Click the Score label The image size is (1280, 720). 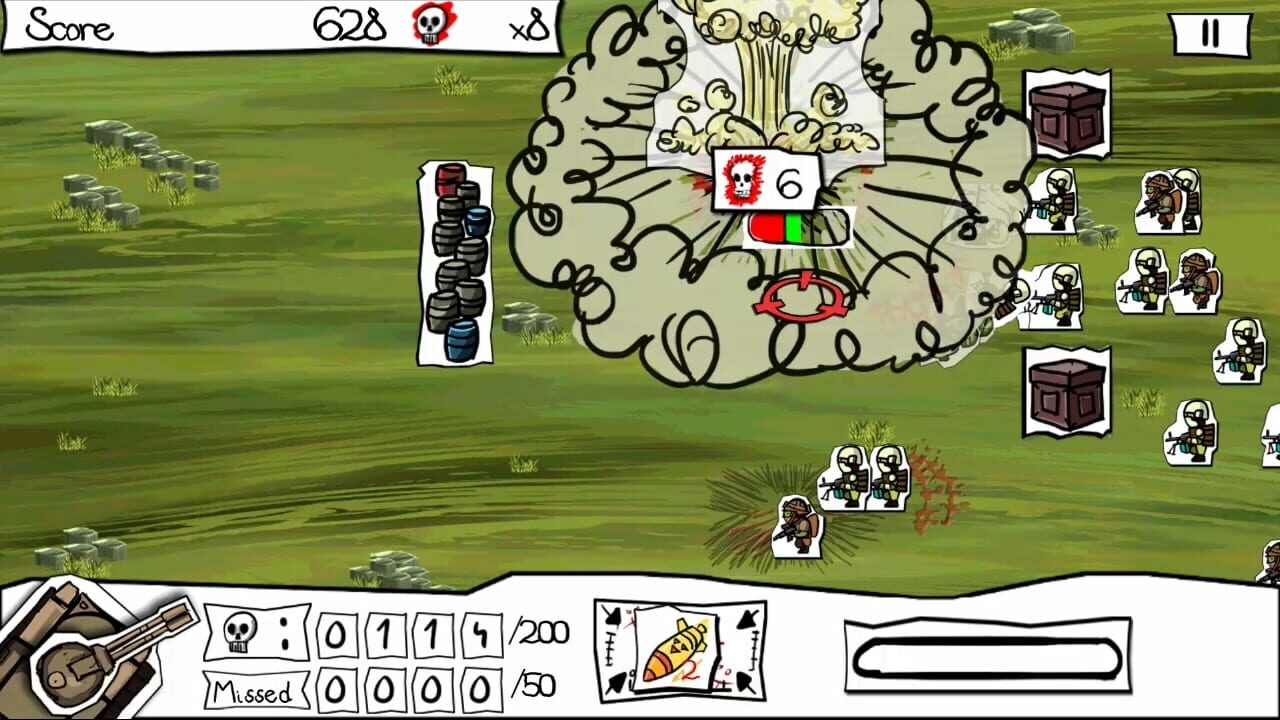pyautogui.click(x=68, y=25)
